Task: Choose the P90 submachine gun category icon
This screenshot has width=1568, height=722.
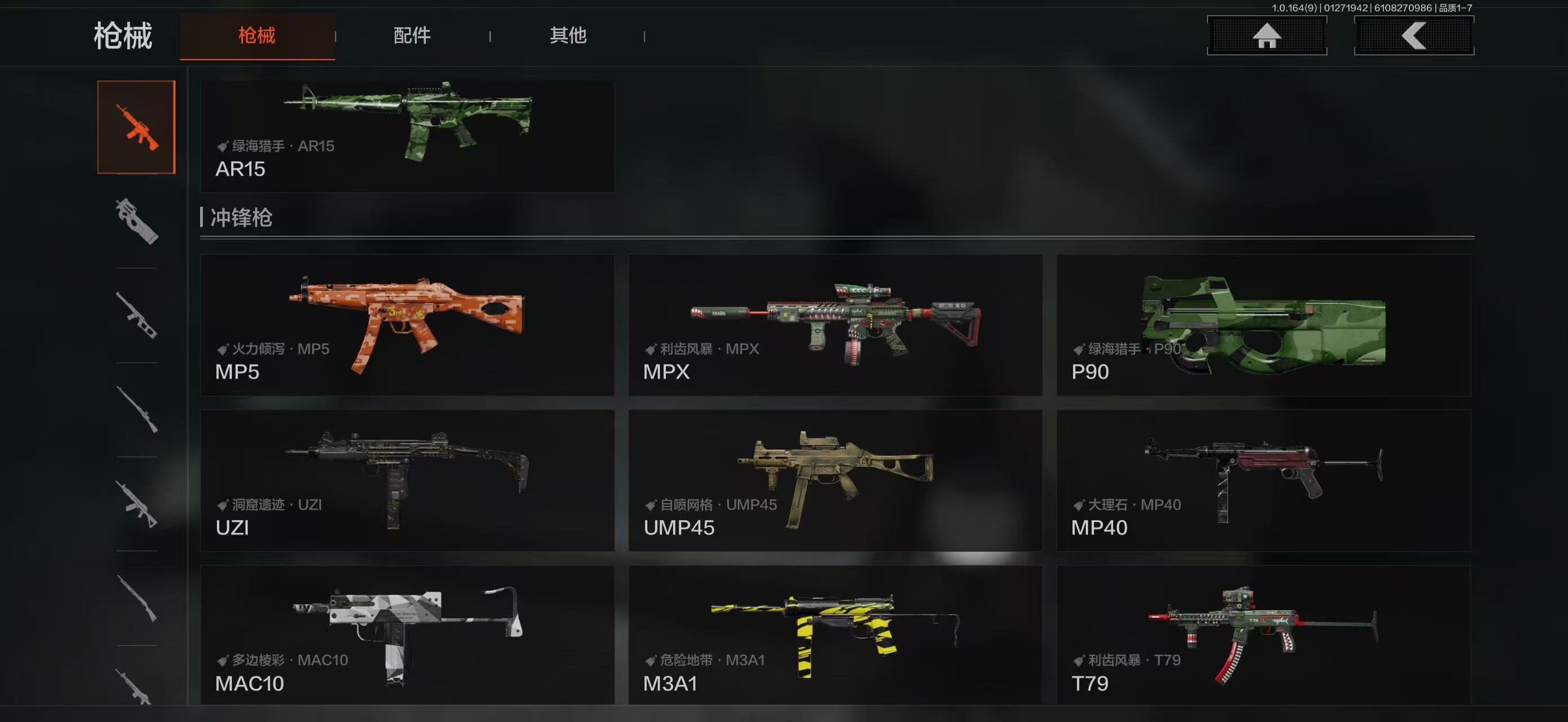Action: pyautogui.click(x=136, y=221)
